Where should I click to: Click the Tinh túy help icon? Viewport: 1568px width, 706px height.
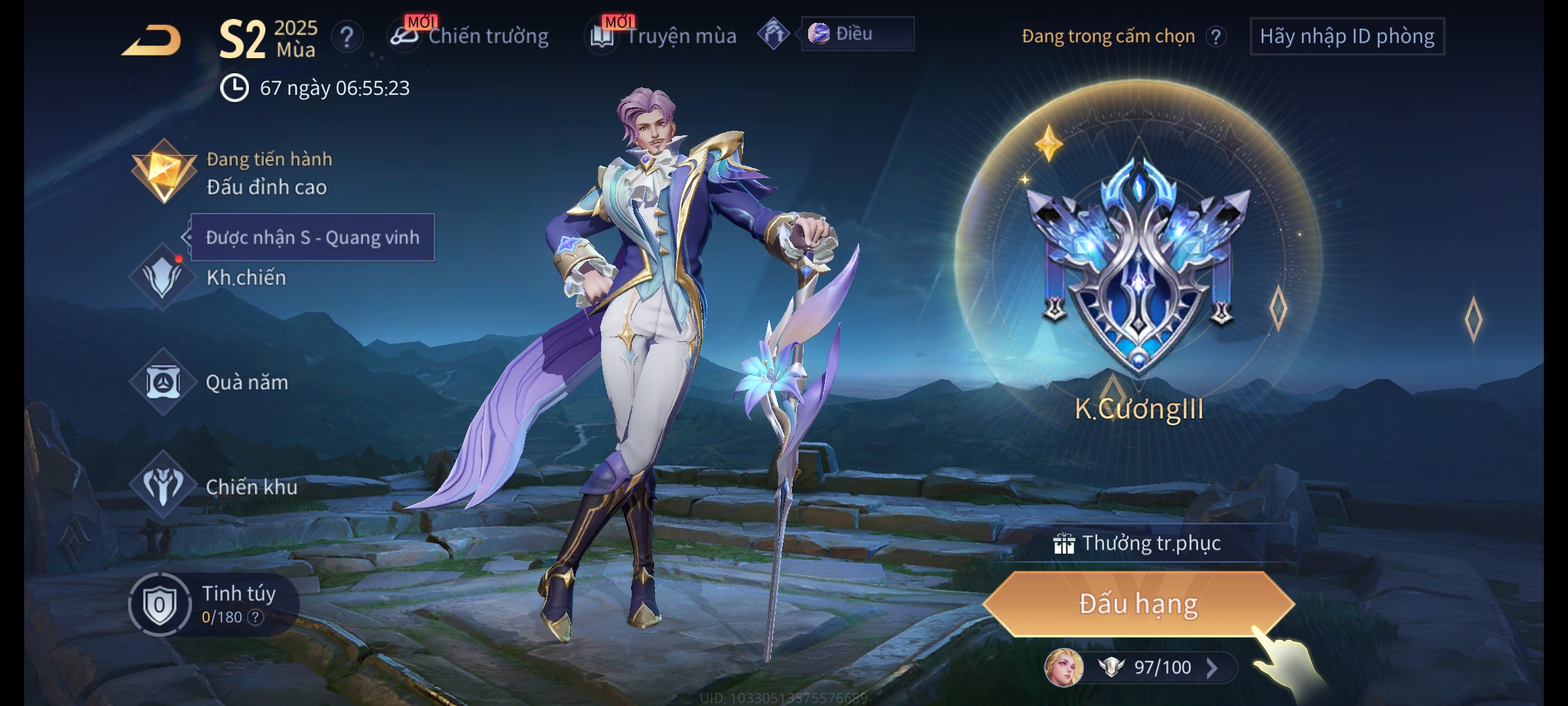coord(255,617)
